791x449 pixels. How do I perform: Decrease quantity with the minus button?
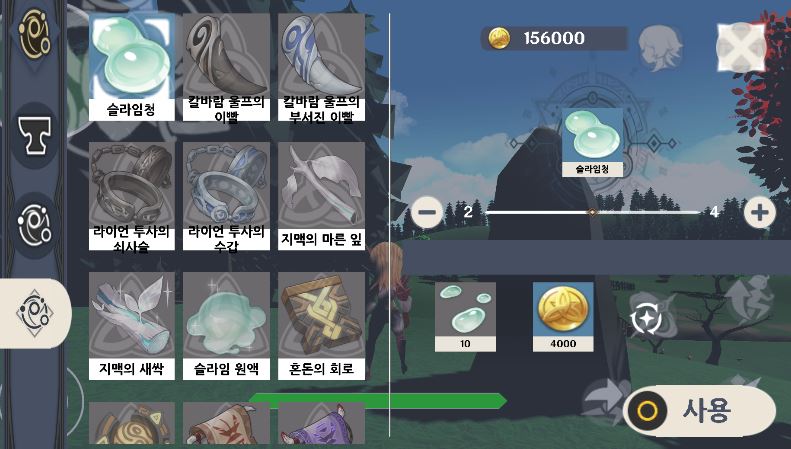click(x=427, y=212)
